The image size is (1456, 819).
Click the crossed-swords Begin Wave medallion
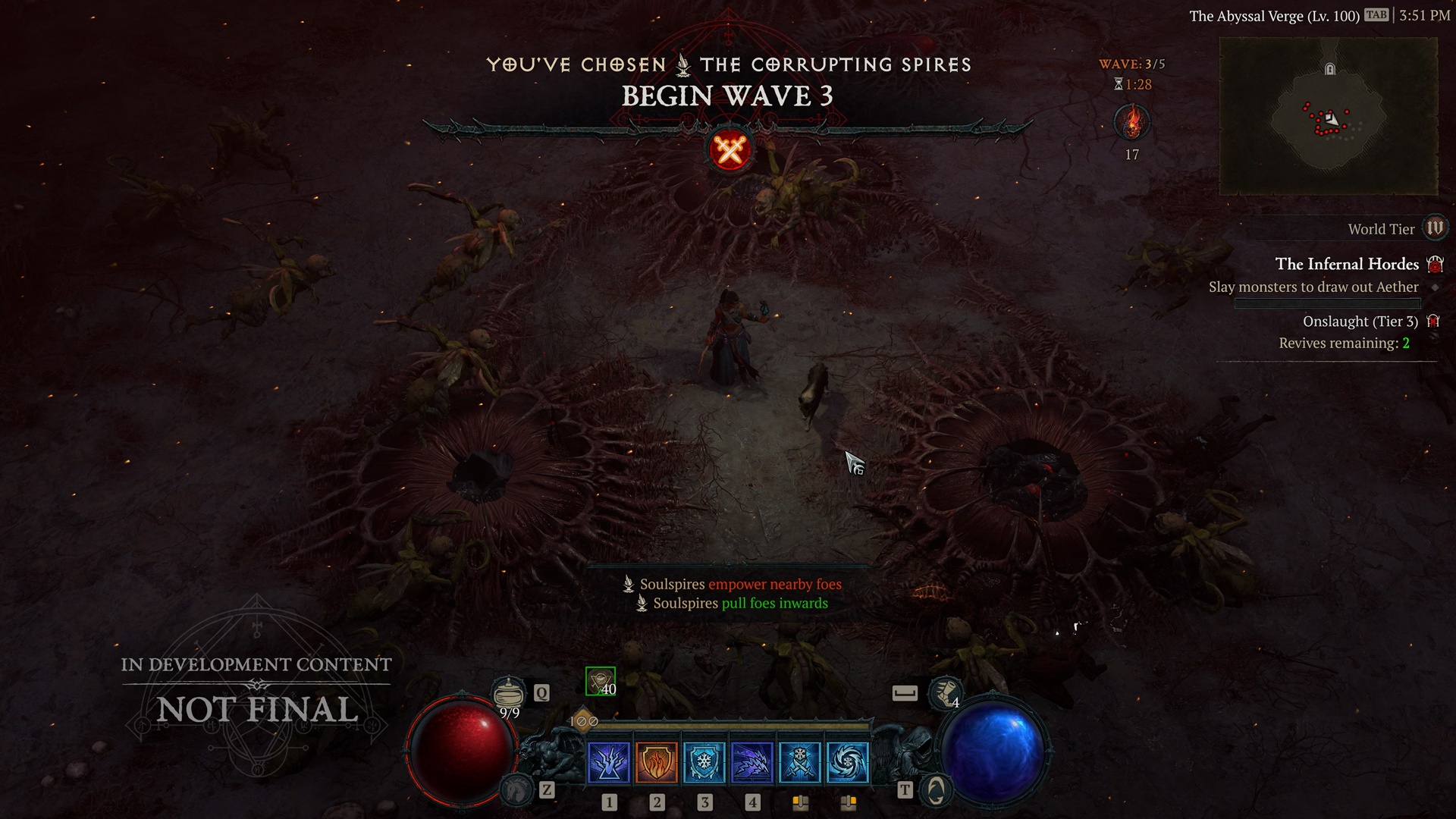click(x=729, y=149)
